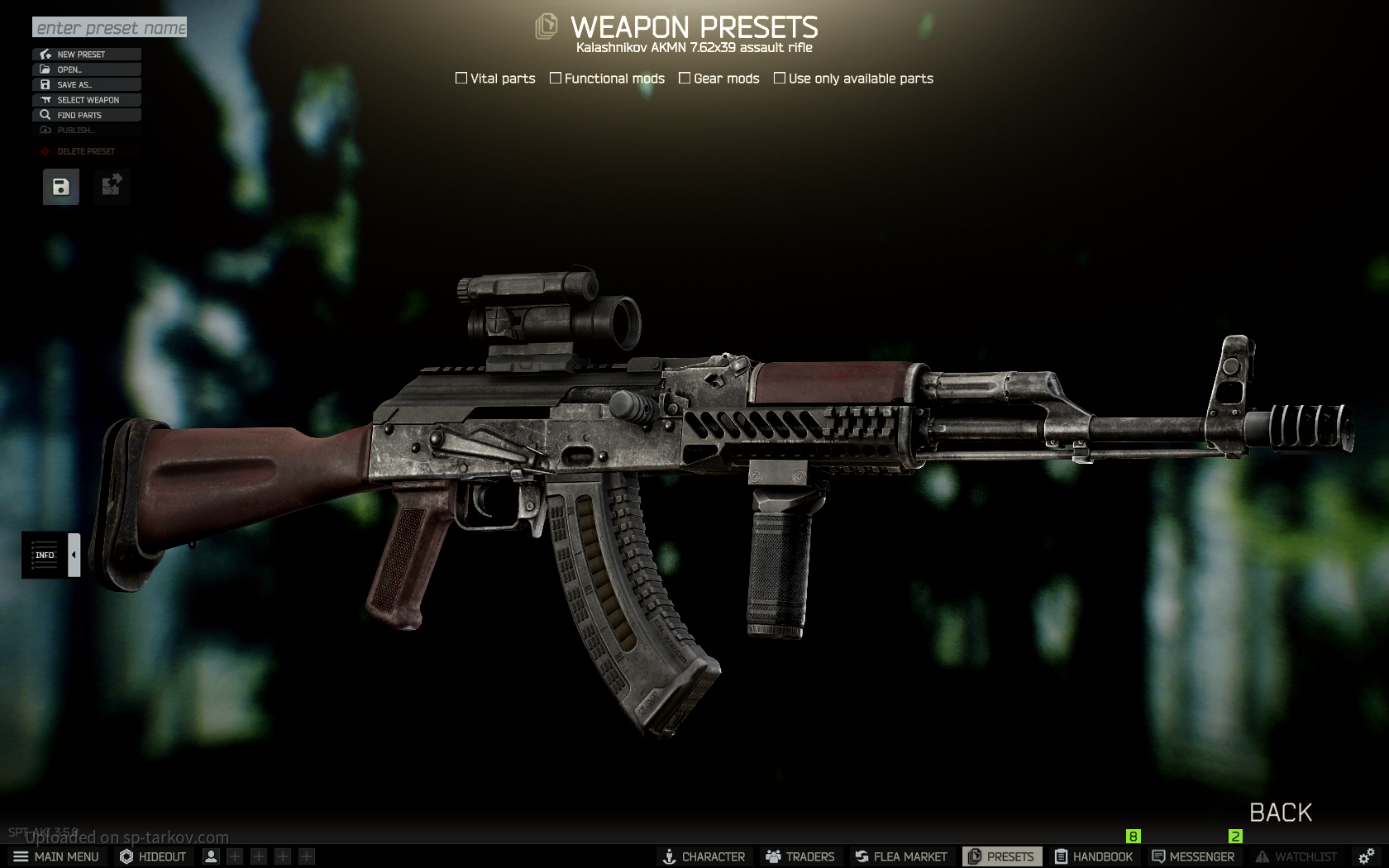The height and width of the screenshot is (868, 1389).
Task: Visit the Traders screen
Action: tap(800, 856)
